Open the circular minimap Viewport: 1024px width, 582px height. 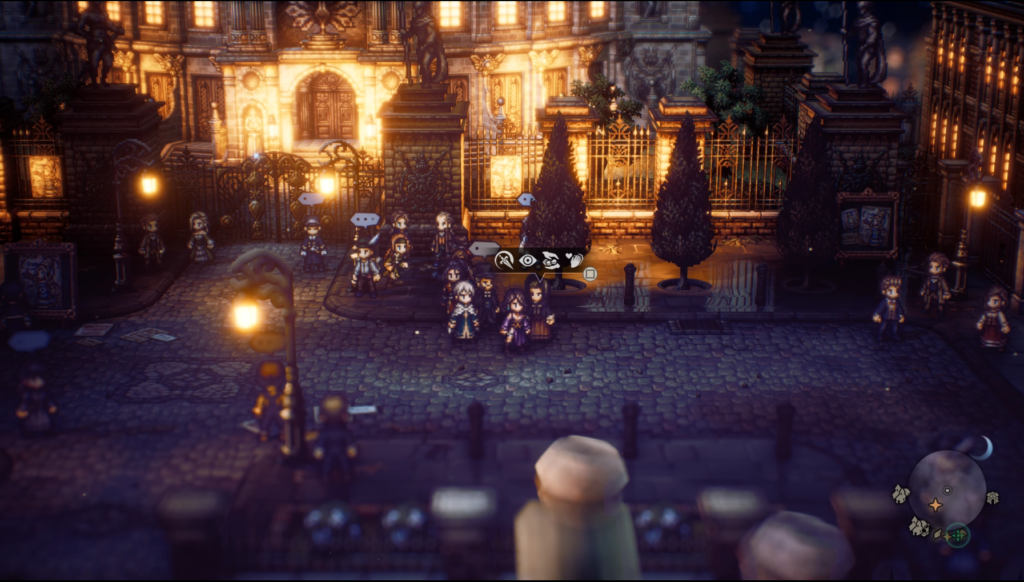tap(946, 487)
